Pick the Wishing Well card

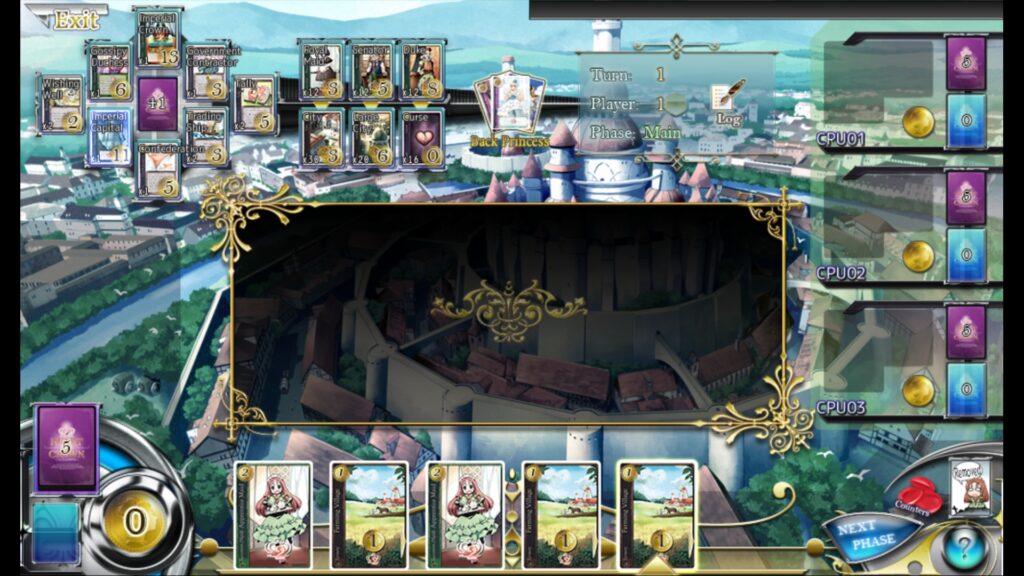coord(62,104)
